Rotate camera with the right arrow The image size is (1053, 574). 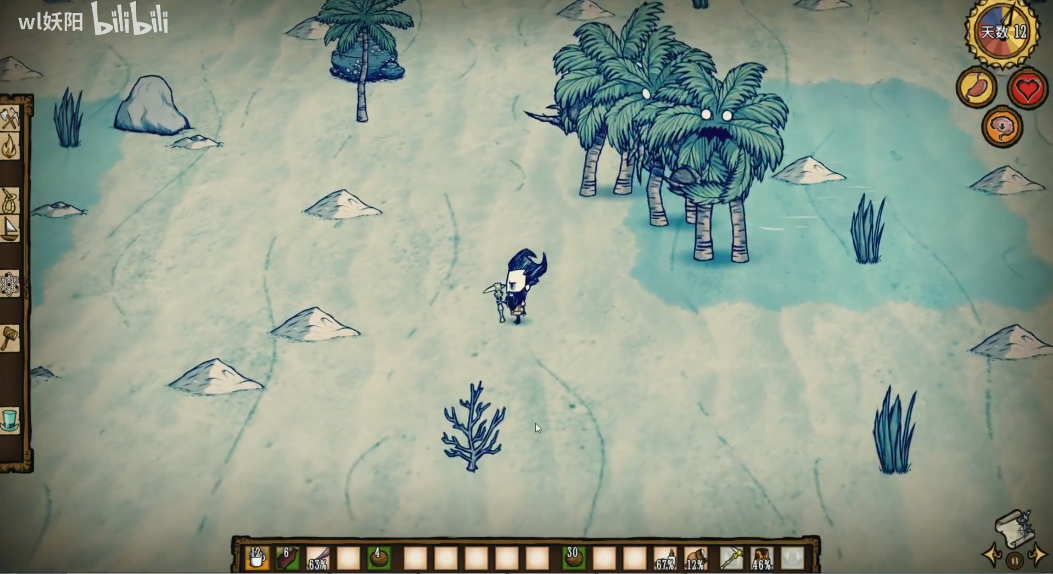pos(1038,555)
